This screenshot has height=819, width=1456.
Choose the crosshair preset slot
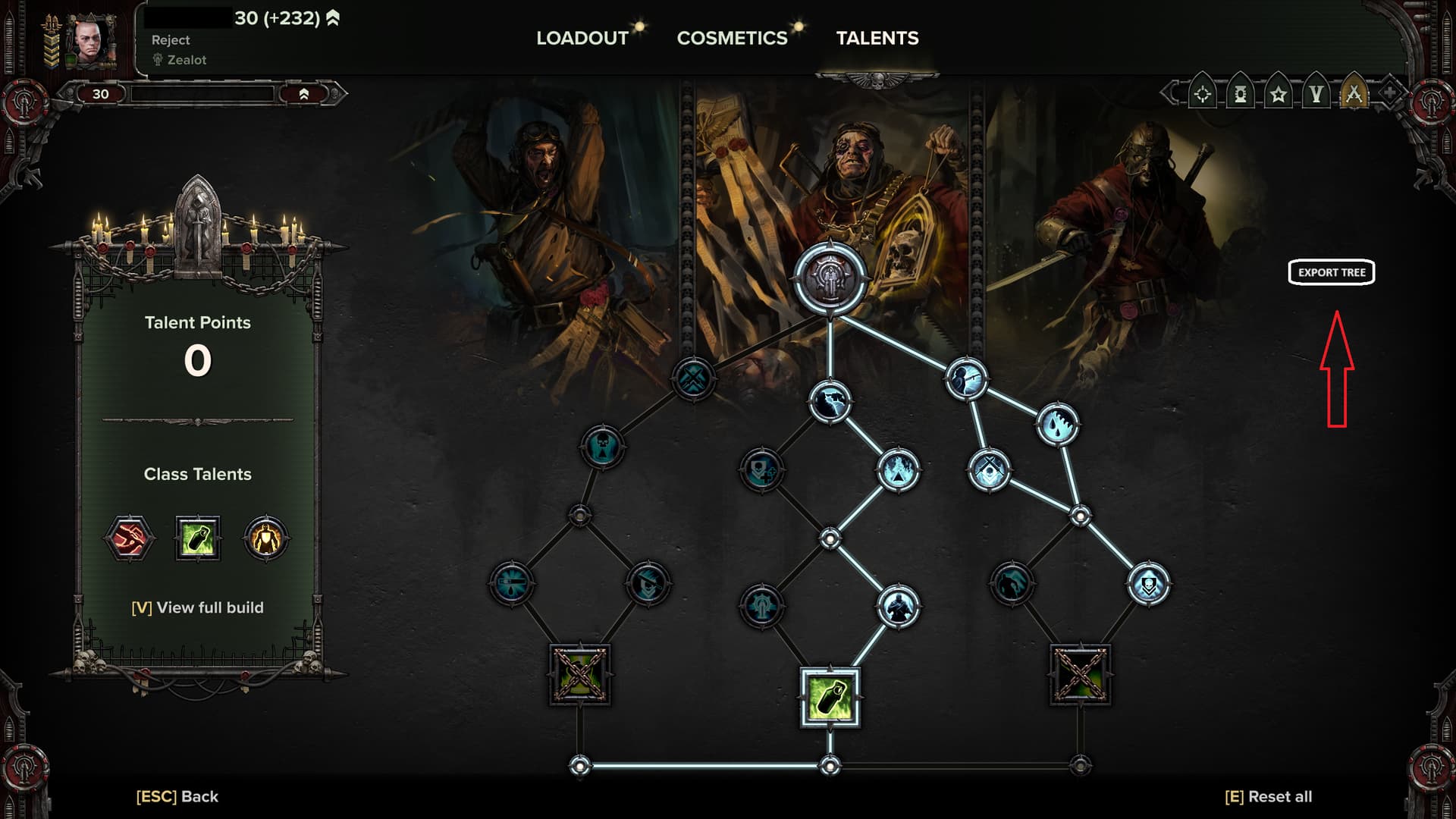[1203, 94]
